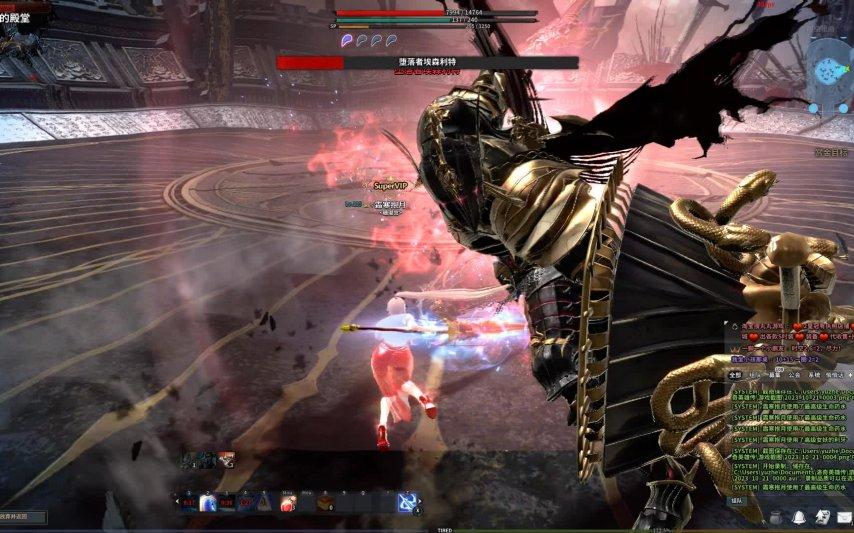Open the mail envelope icon
The width and height of the screenshot is (854, 533).
(845, 516)
